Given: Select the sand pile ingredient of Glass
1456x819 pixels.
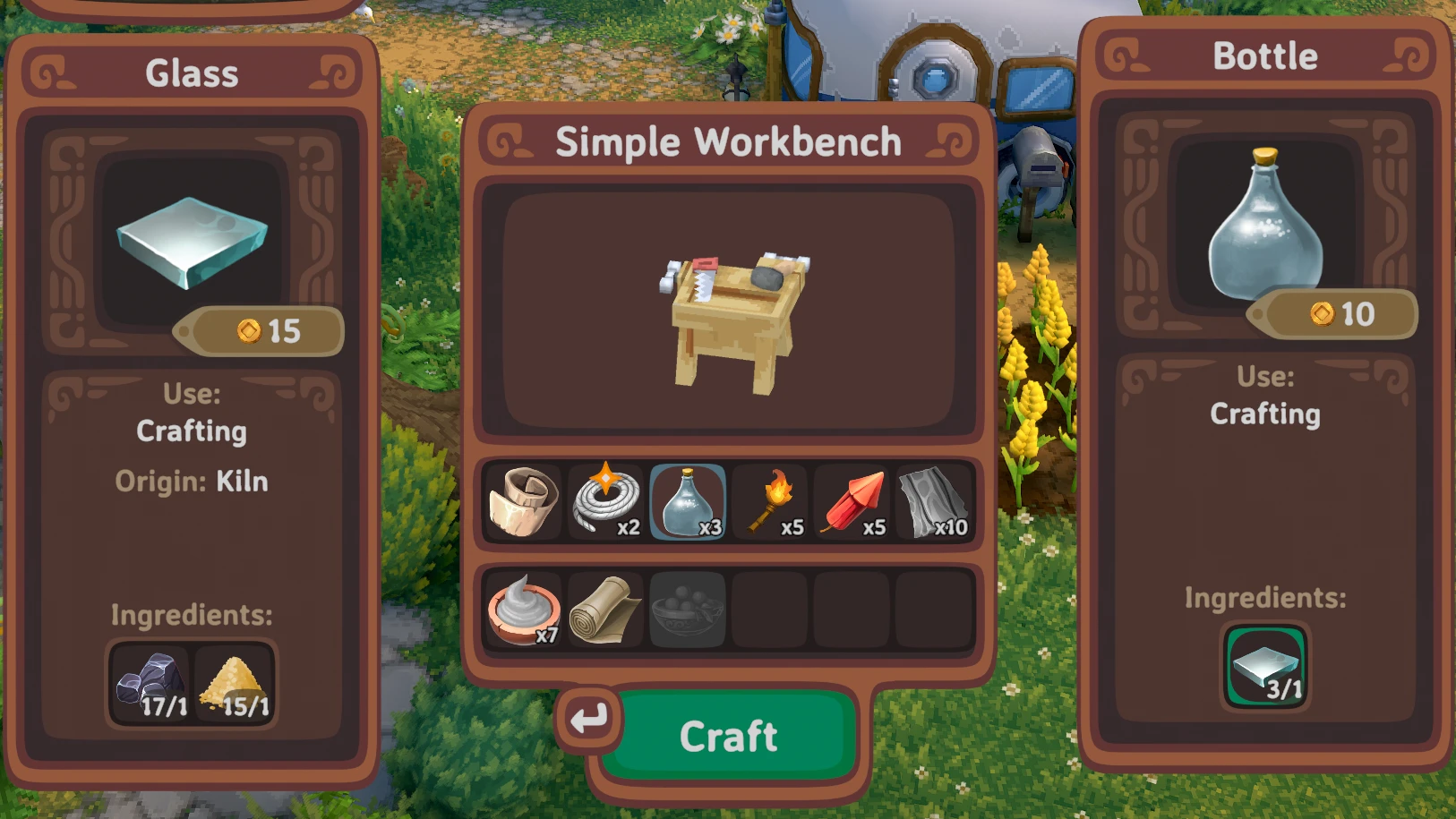Looking at the screenshot, I should click(234, 685).
